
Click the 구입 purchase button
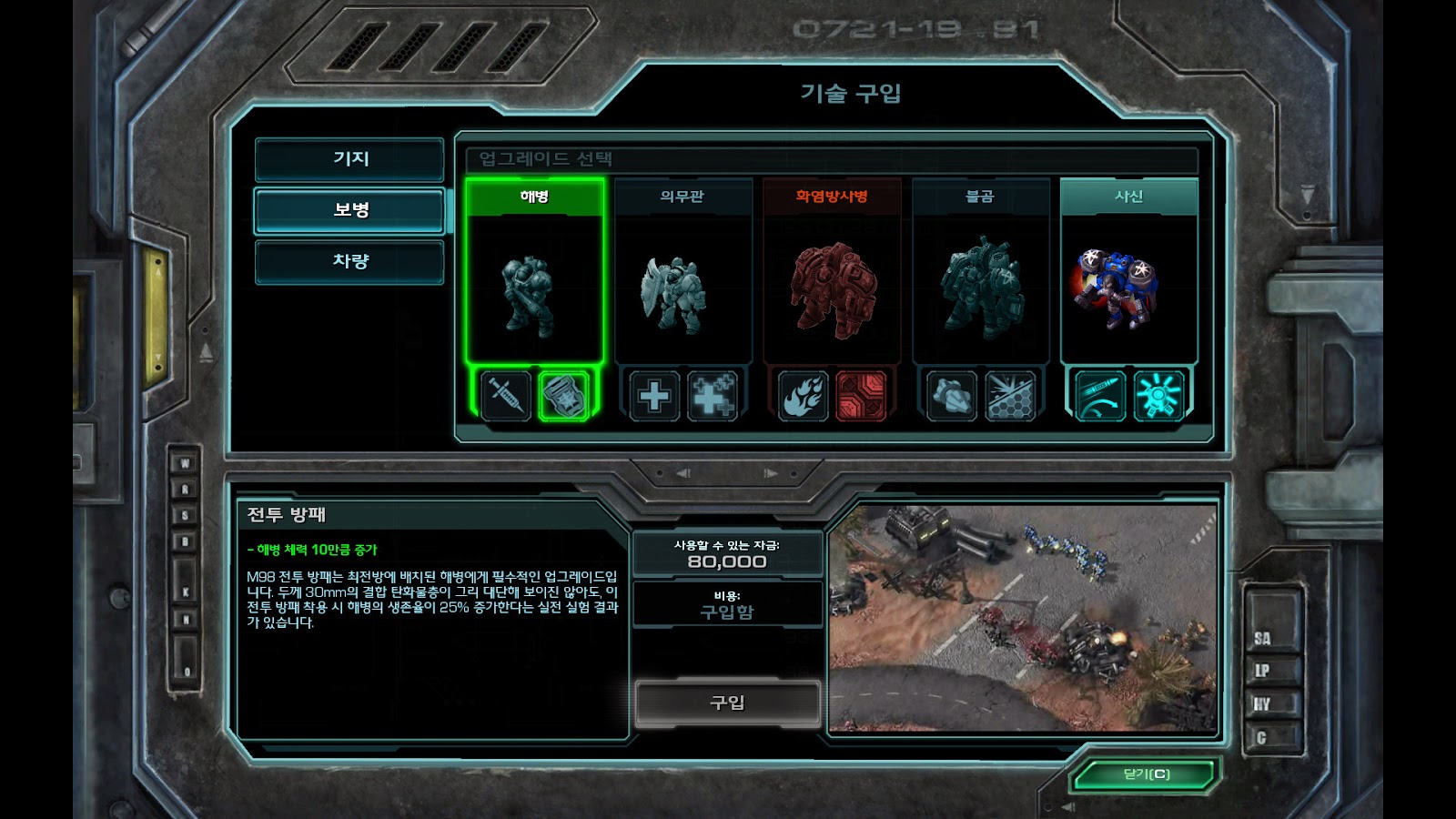(x=727, y=703)
